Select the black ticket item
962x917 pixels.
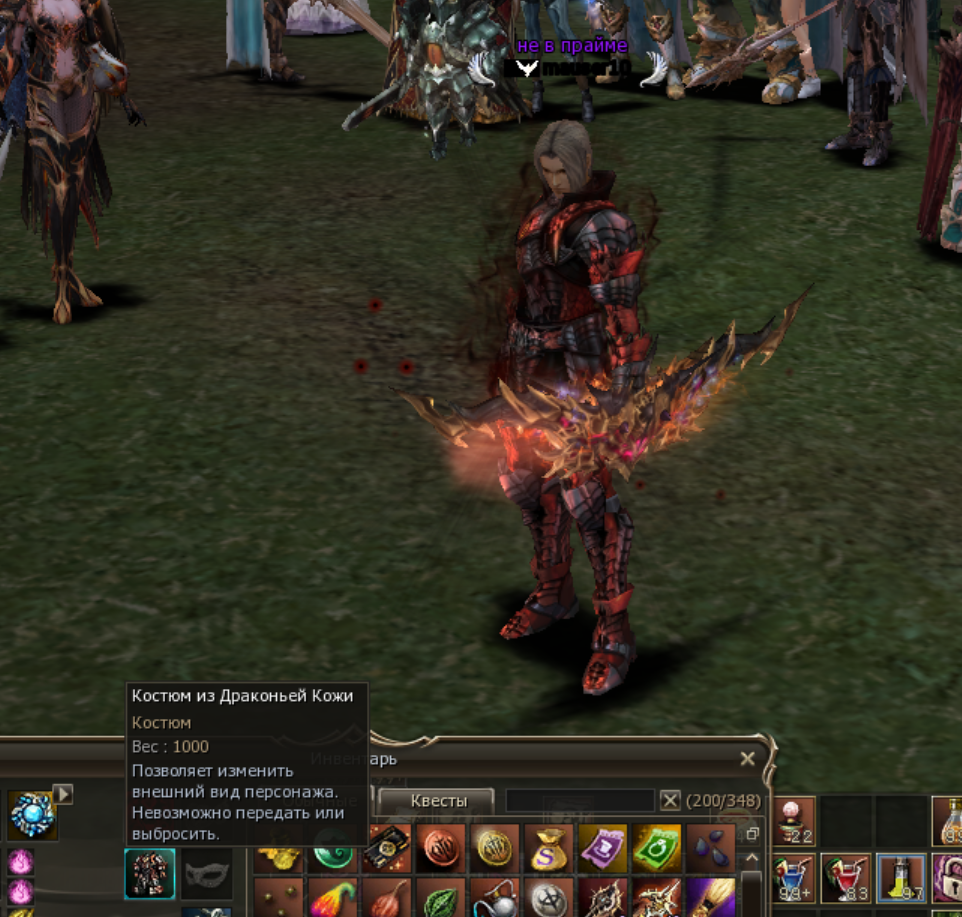(x=387, y=848)
